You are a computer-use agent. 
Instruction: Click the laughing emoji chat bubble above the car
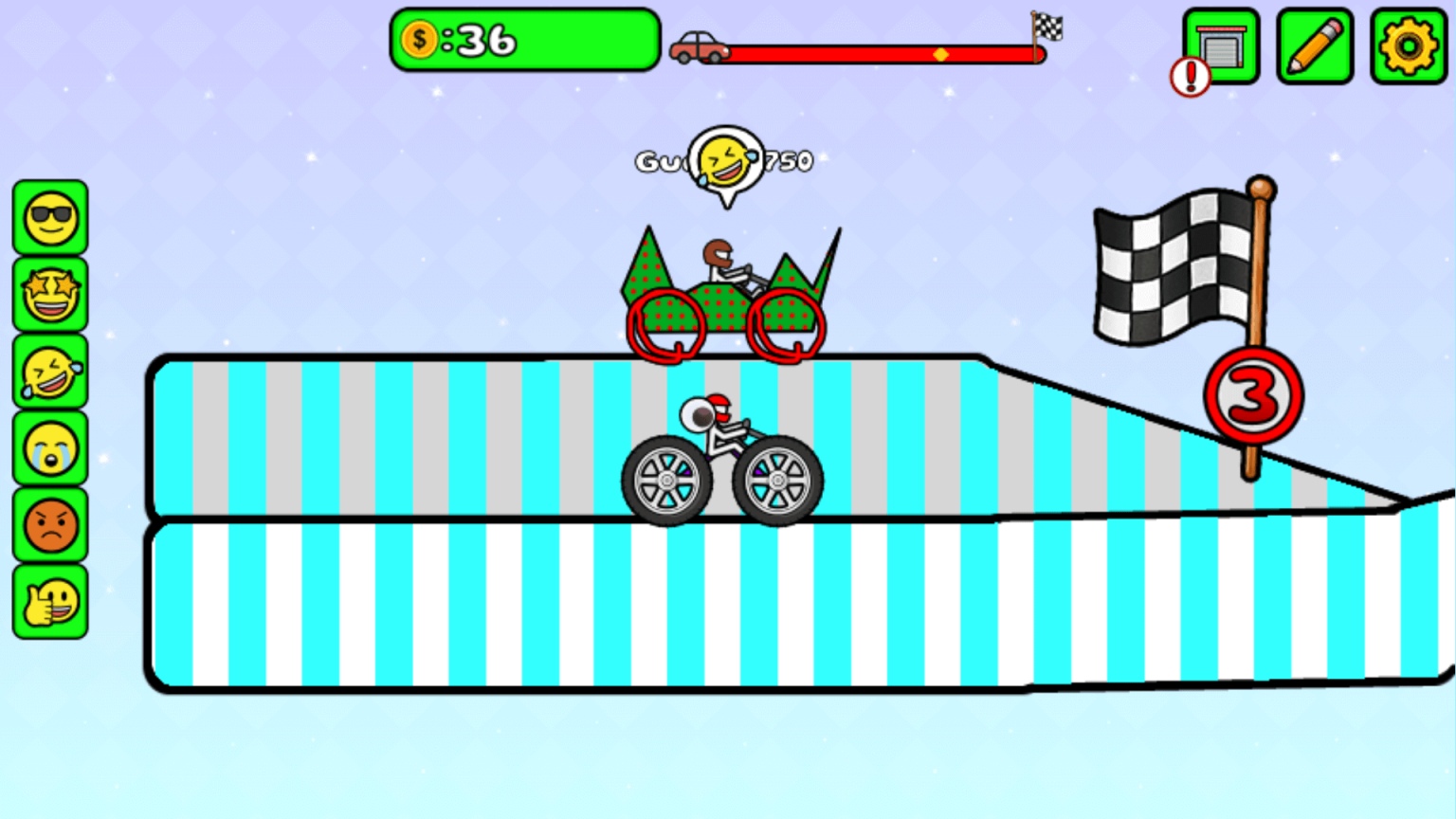[x=725, y=161]
